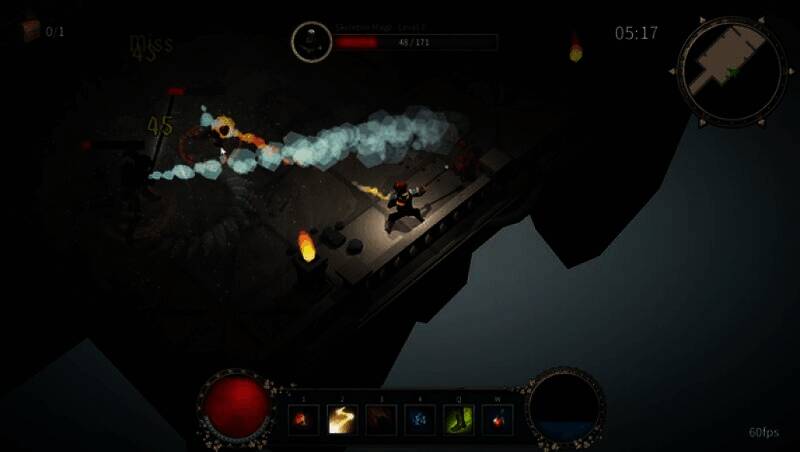Viewport: 800px width, 452px height.
Task: Select the dark red skill in slot 3
Action: (381, 419)
